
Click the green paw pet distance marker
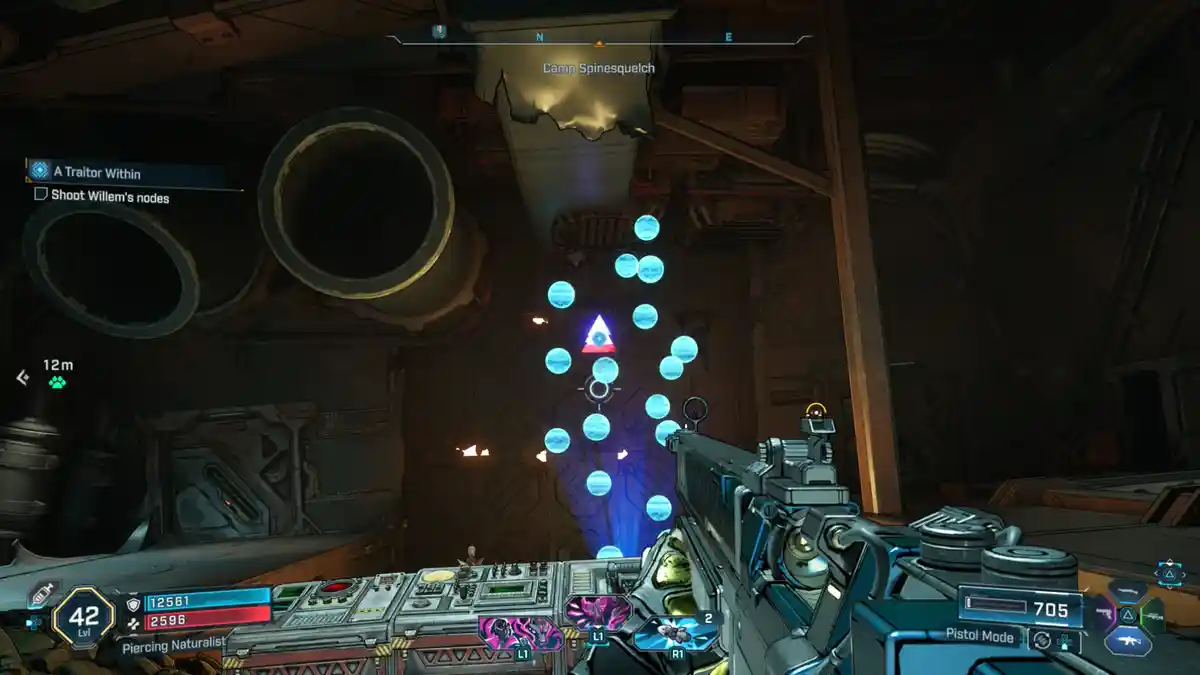tap(57, 382)
